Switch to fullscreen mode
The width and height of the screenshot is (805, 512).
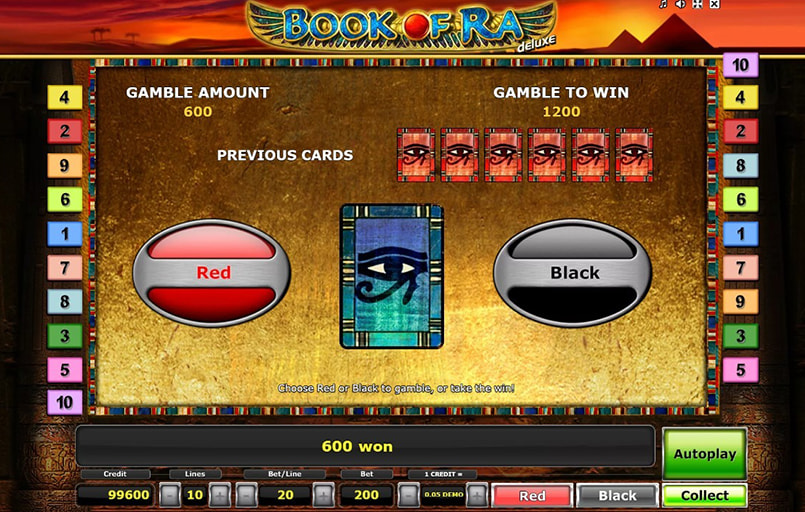click(x=697, y=5)
